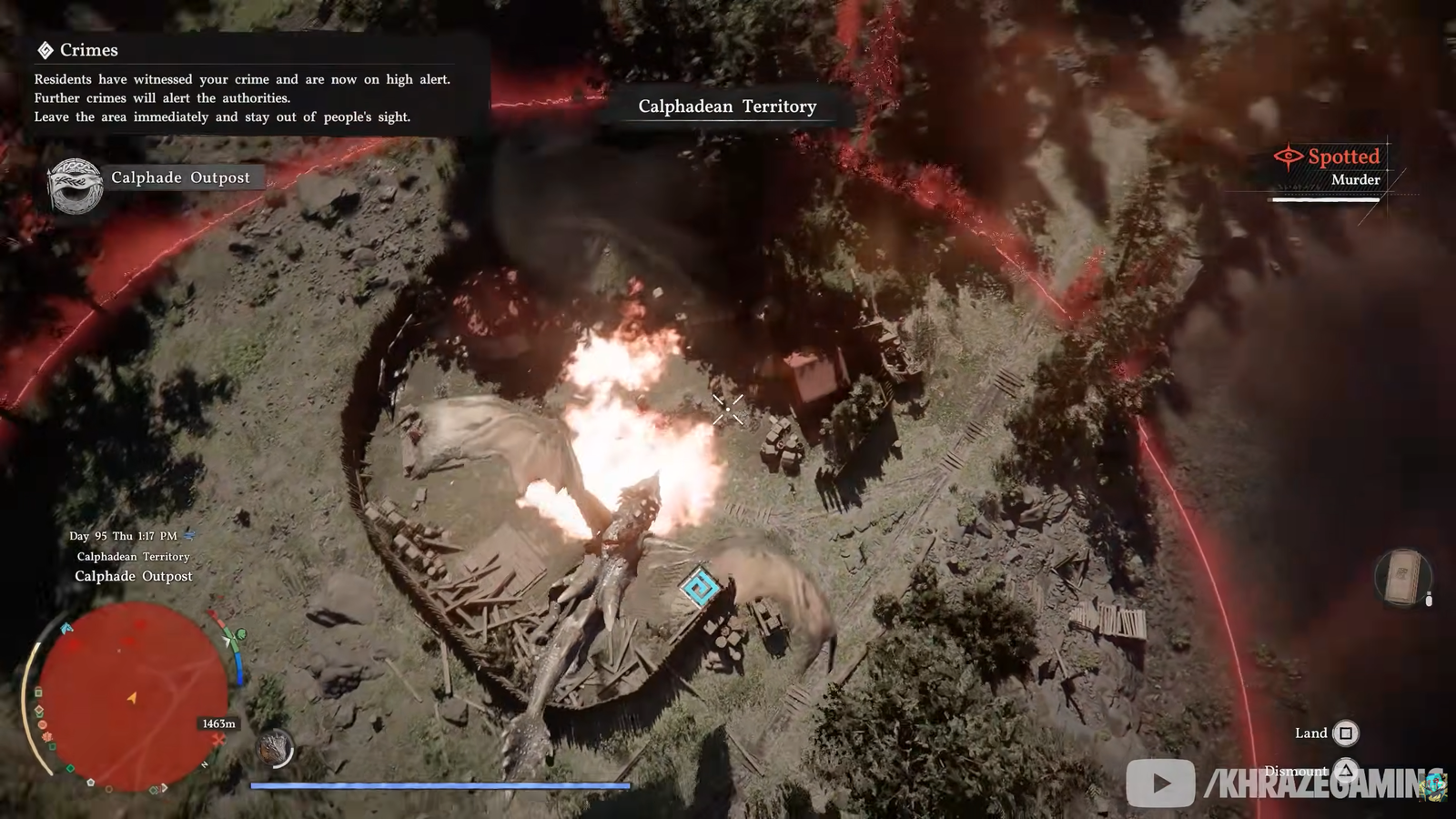
Task: Select the scroll item slot icon
Action: click(x=1401, y=577)
